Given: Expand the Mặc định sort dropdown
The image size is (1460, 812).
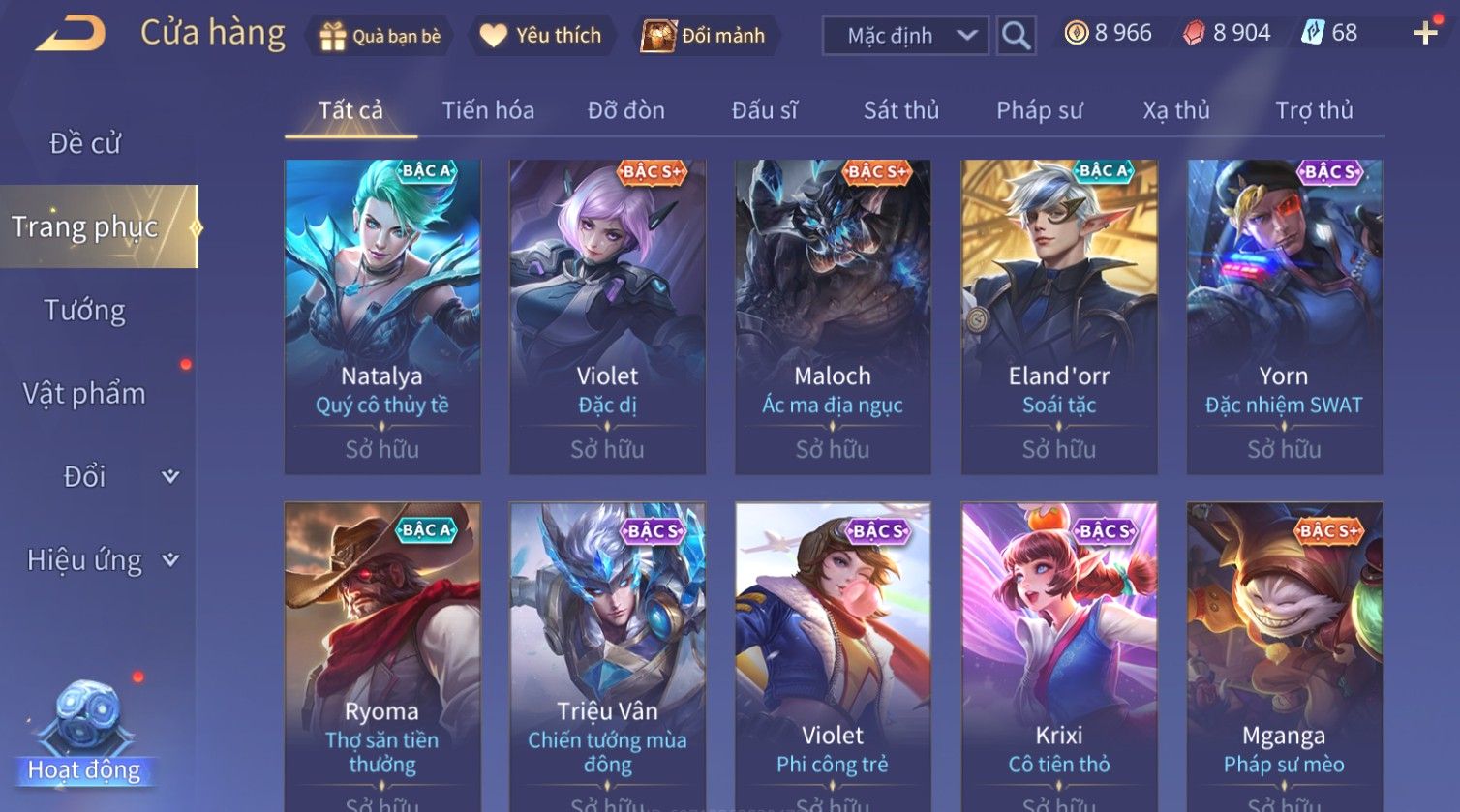Looking at the screenshot, I should tap(905, 36).
